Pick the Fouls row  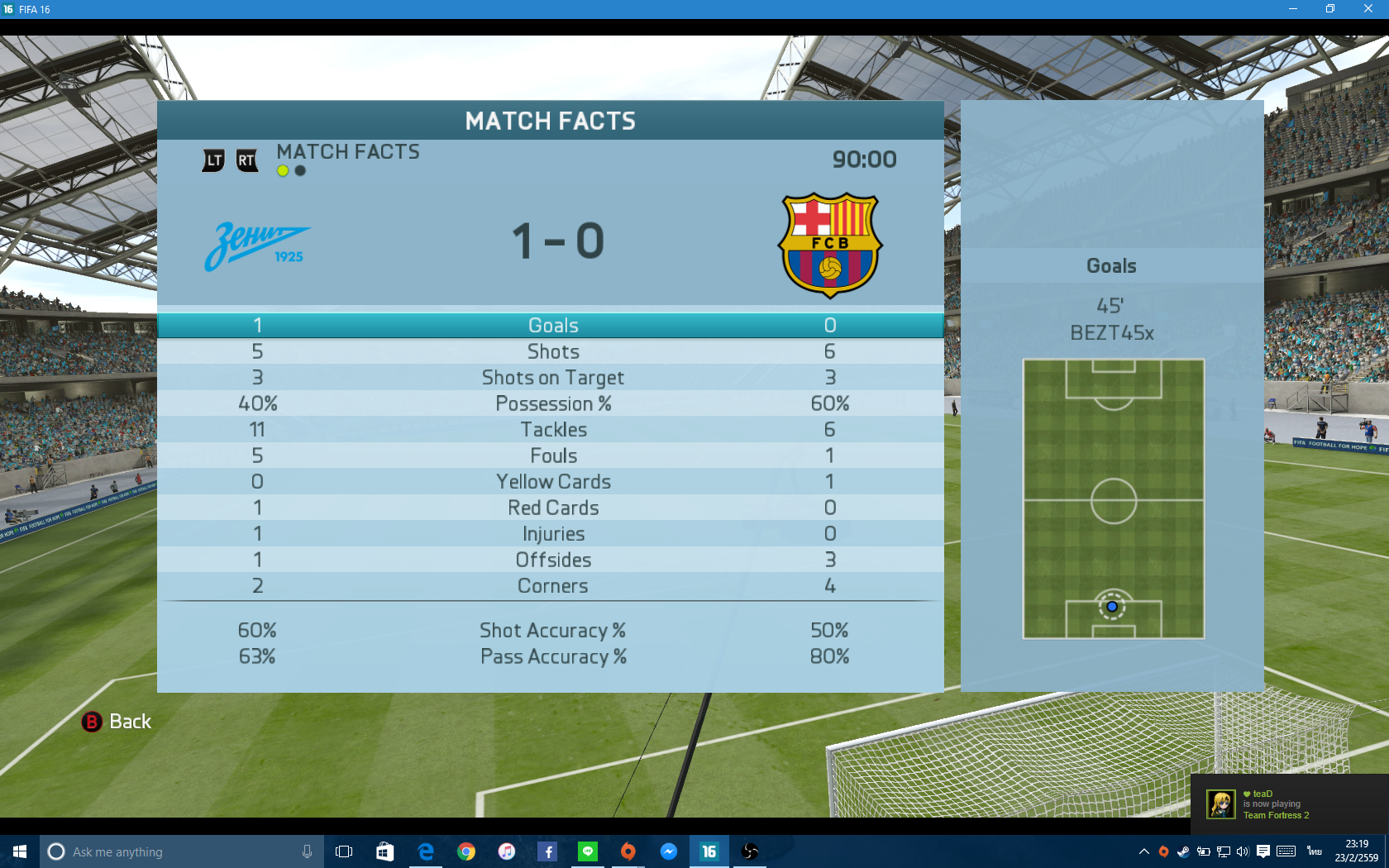[552, 456]
